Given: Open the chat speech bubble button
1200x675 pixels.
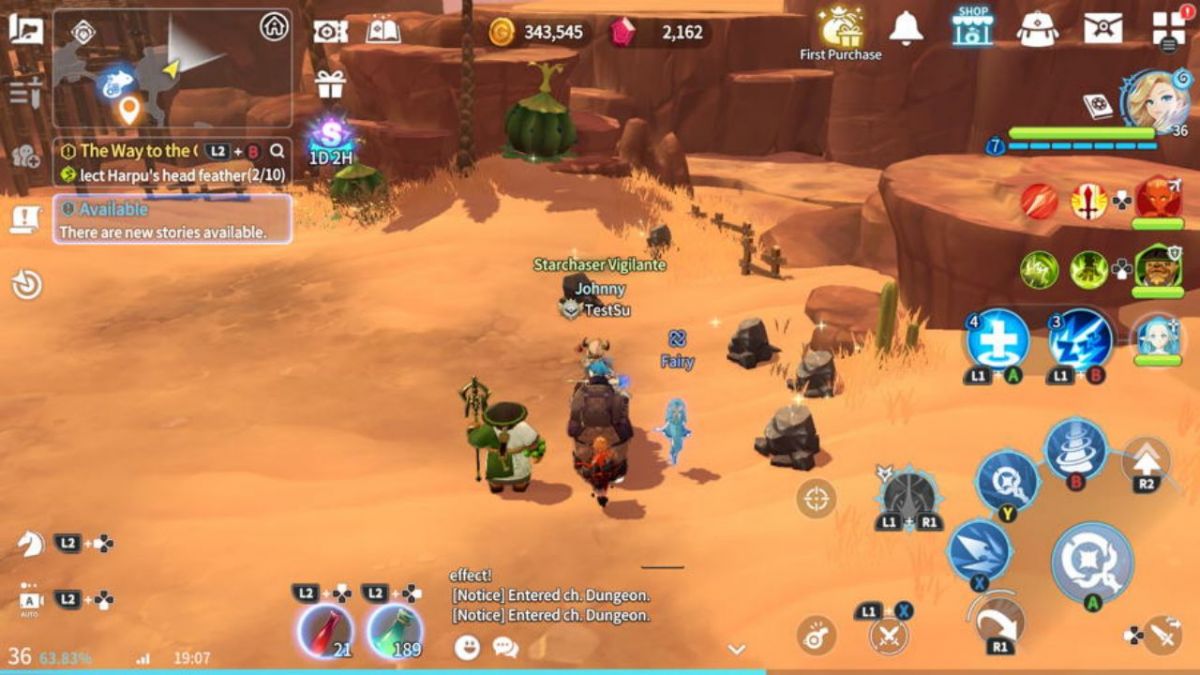Looking at the screenshot, I should pyautogui.click(x=505, y=647).
